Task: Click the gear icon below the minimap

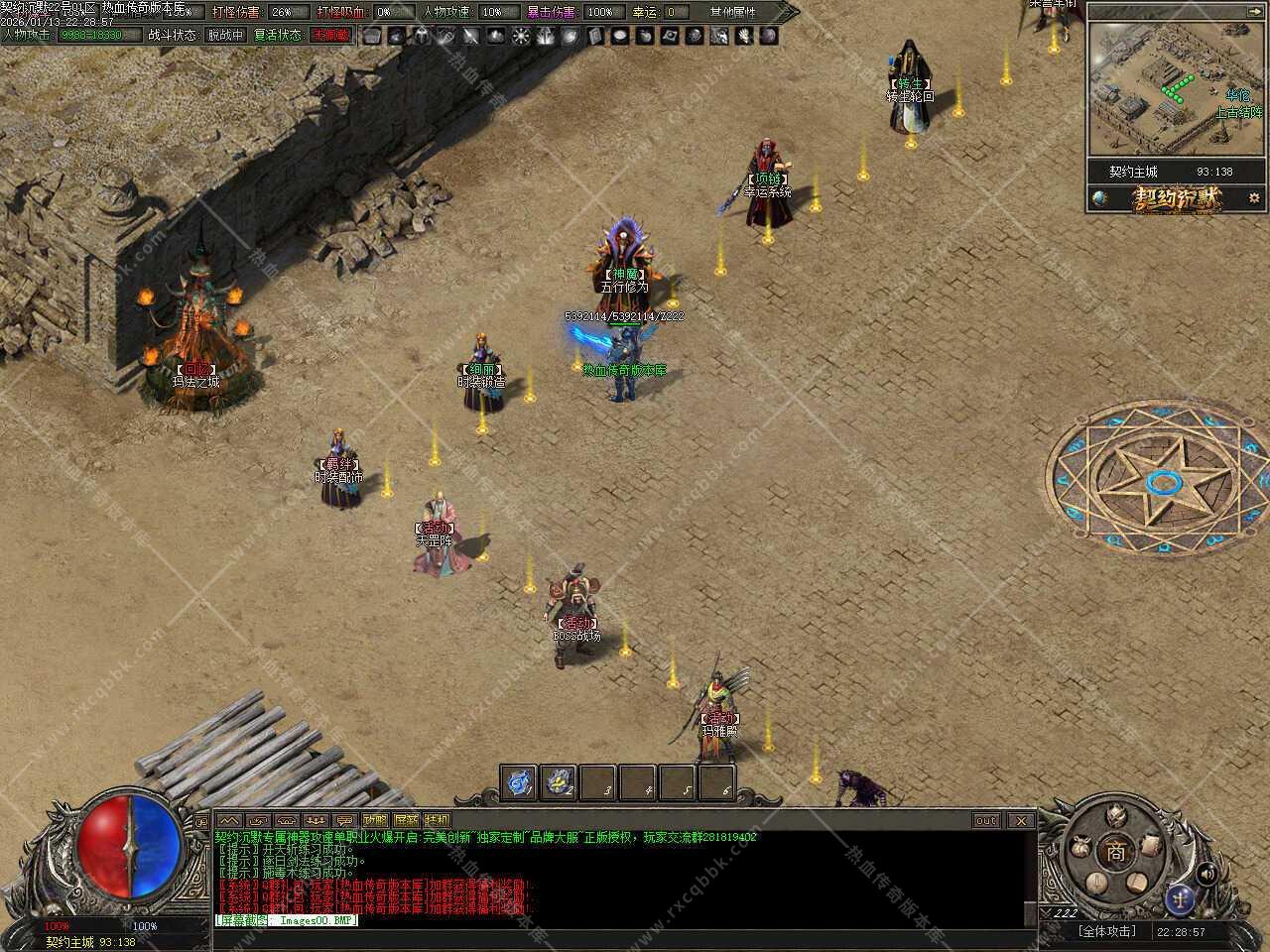Action: tap(1254, 197)
